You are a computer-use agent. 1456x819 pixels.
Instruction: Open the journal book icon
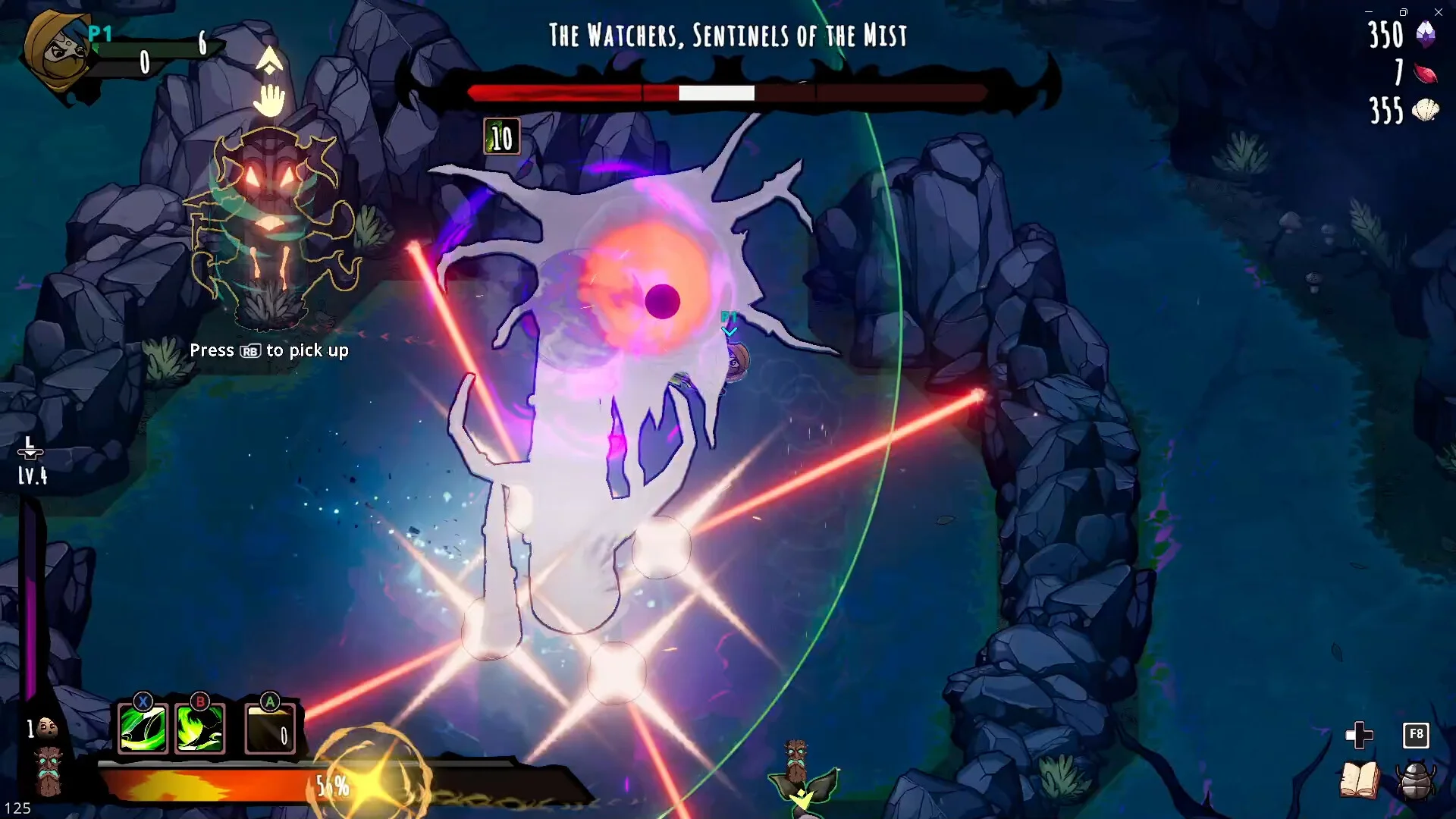click(x=1359, y=780)
